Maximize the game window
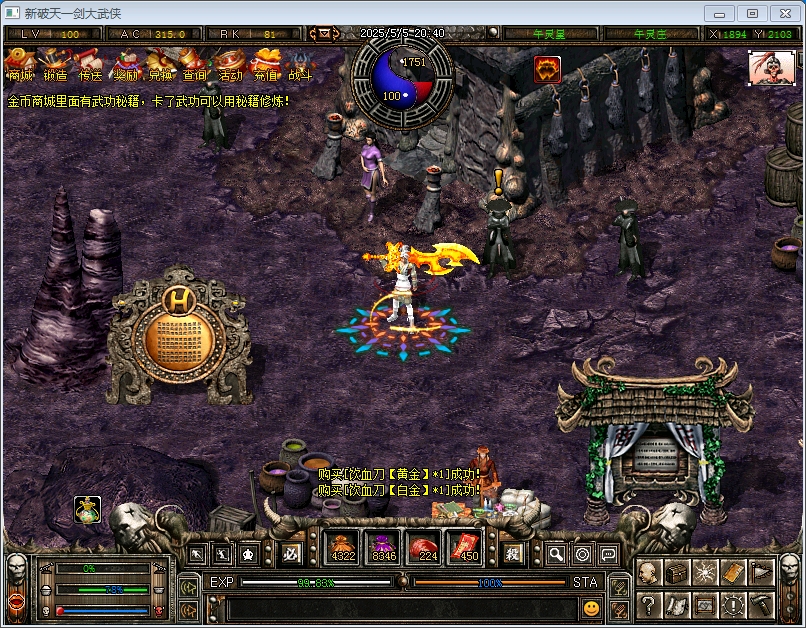Screen dimensions: 806x628 tap(752, 14)
